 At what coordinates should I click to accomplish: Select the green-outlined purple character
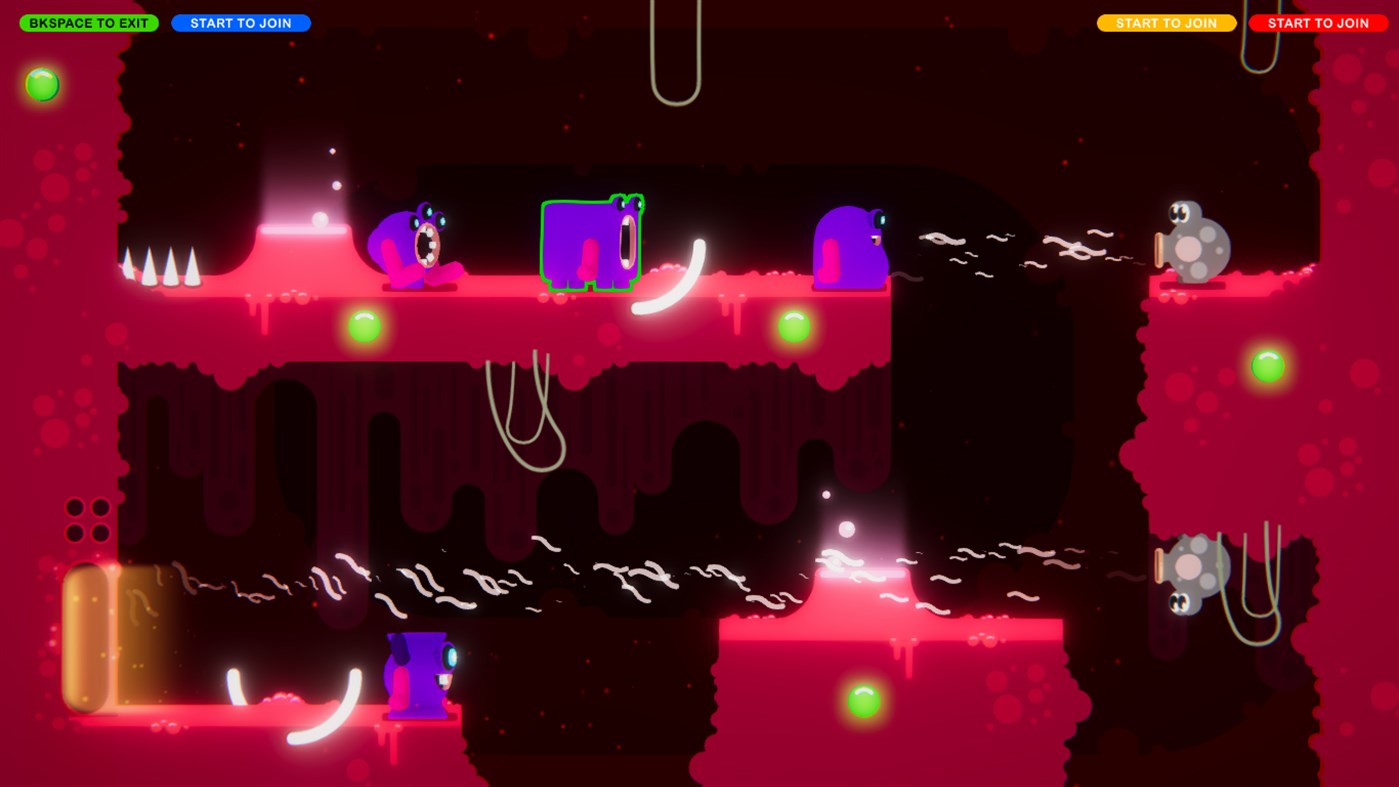[x=592, y=243]
